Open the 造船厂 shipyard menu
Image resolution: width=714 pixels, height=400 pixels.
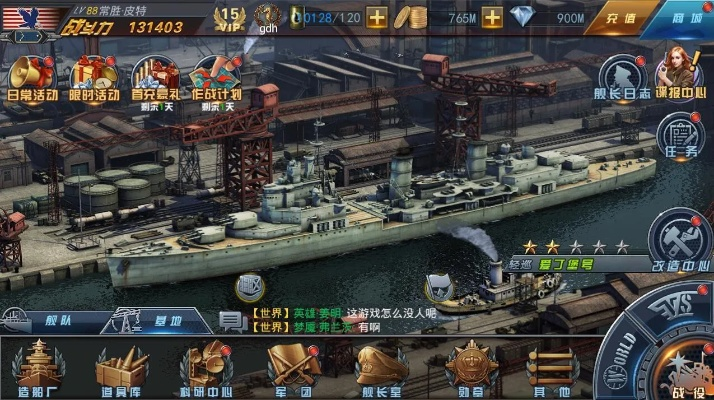point(36,368)
